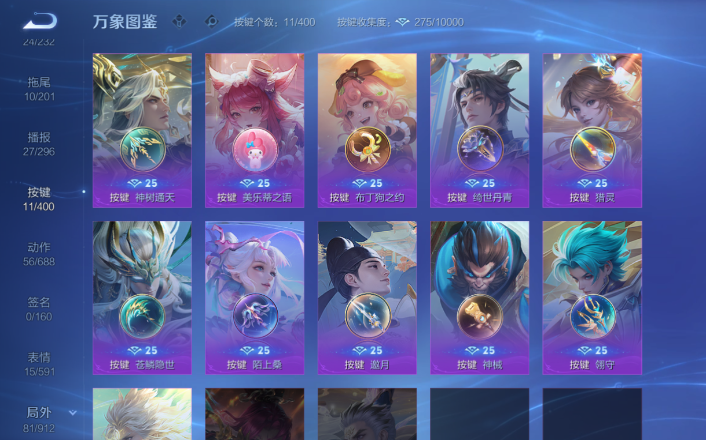Viewport: 706px width, 440px height.
Task: Select the 苍鳞隐世 button skin card
Action: pos(142,297)
